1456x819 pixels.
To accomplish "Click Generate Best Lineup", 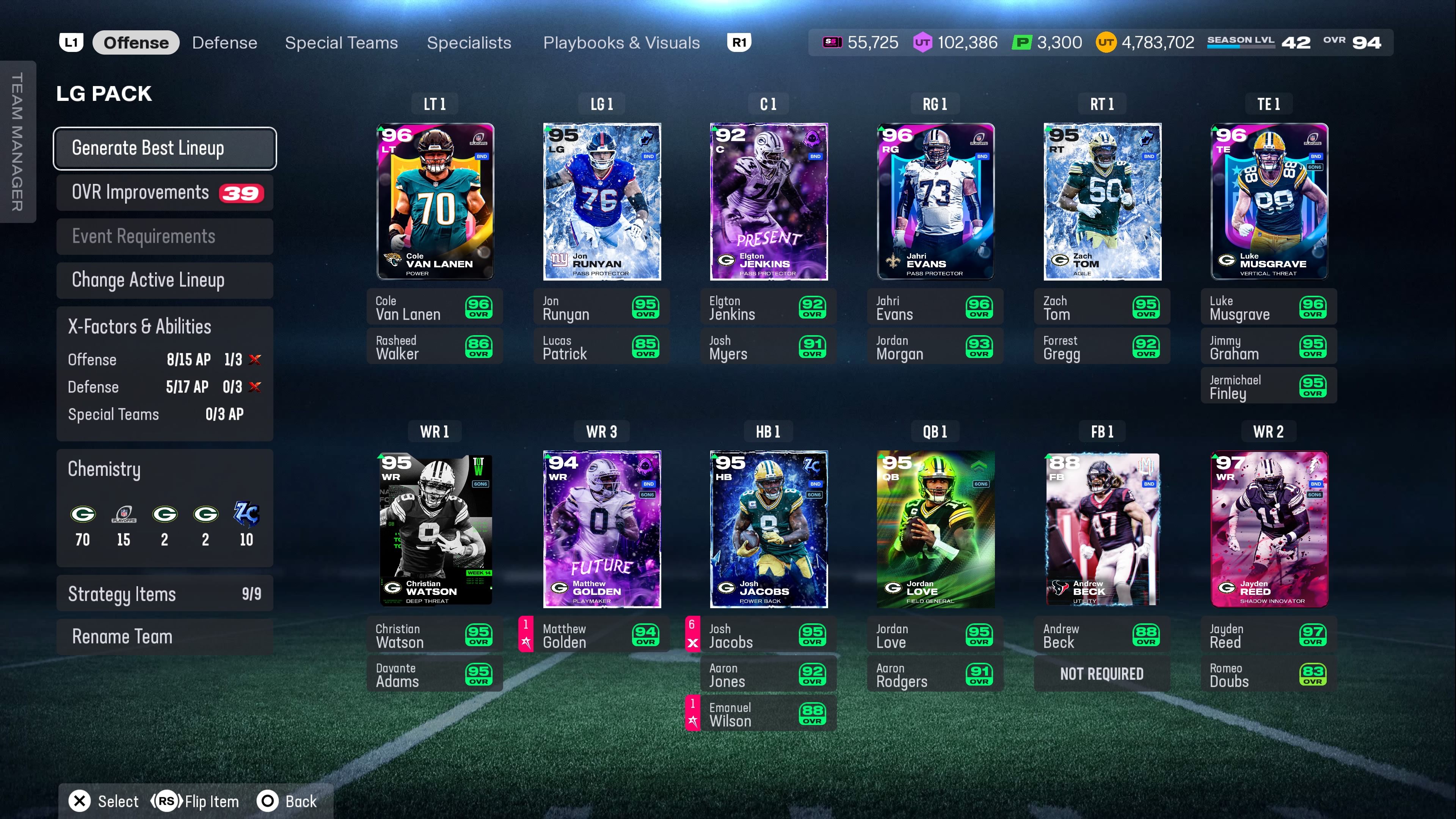I will 165,148.
